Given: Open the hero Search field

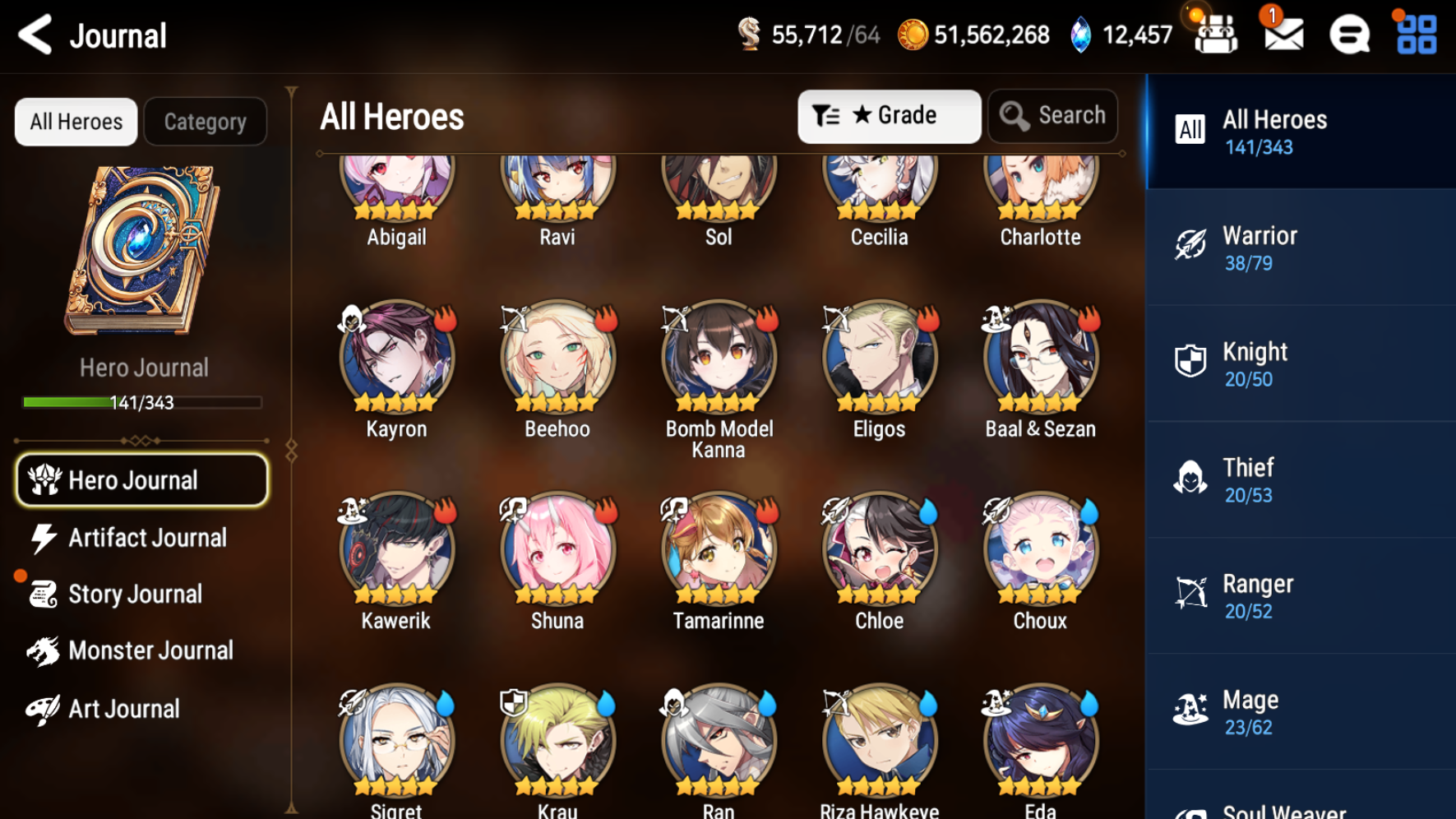Looking at the screenshot, I should [x=1053, y=116].
